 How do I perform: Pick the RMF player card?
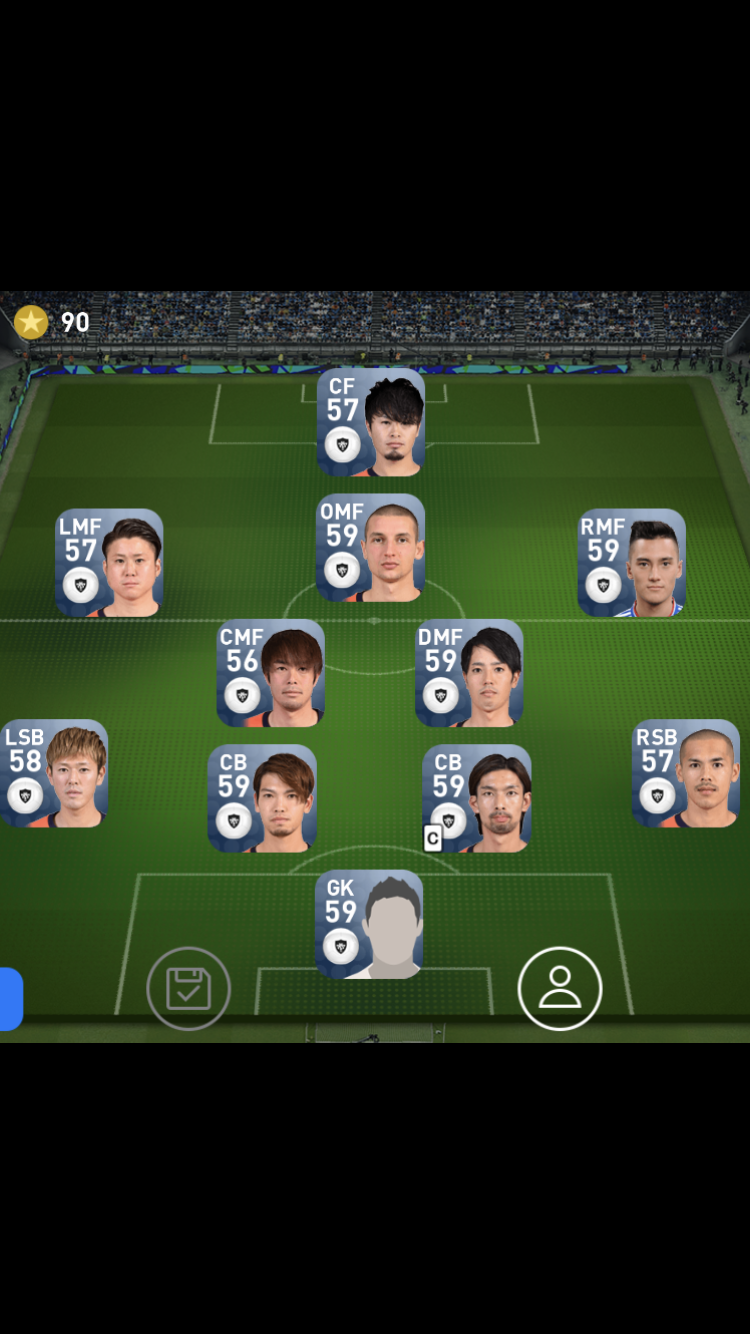tap(631, 563)
